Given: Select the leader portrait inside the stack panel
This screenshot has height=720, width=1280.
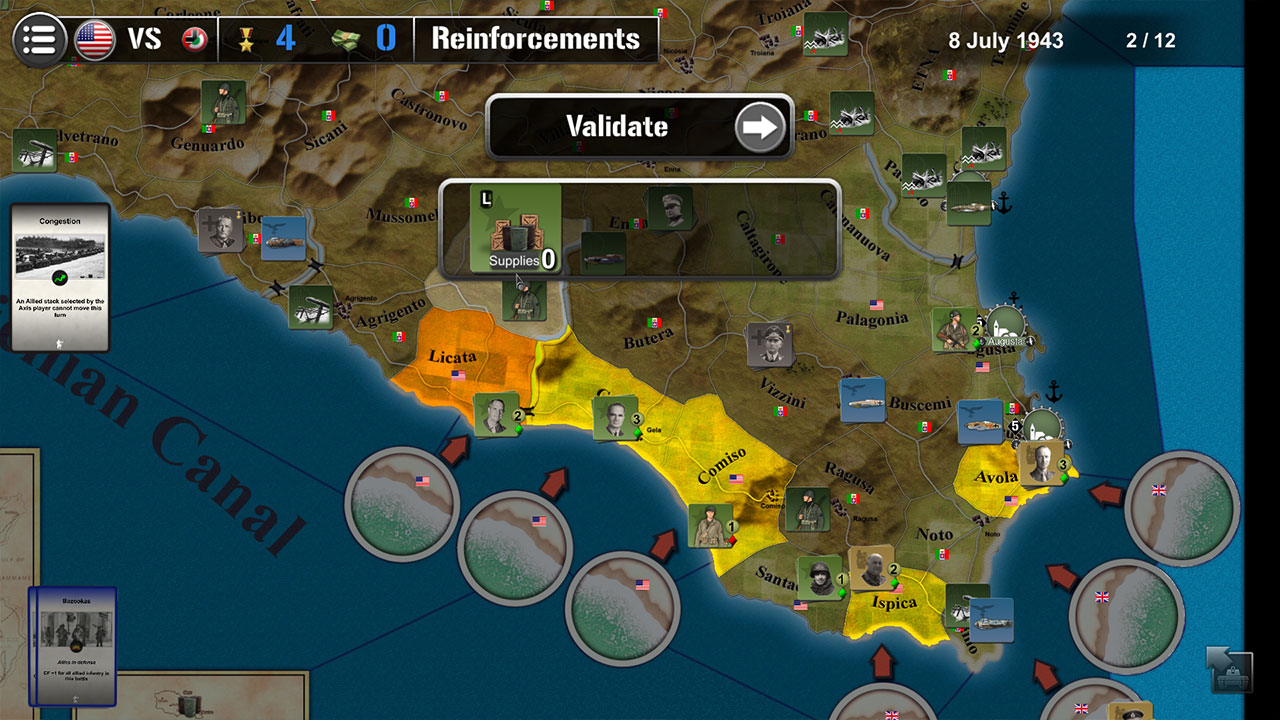Looking at the screenshot, I should click(669, 207).
